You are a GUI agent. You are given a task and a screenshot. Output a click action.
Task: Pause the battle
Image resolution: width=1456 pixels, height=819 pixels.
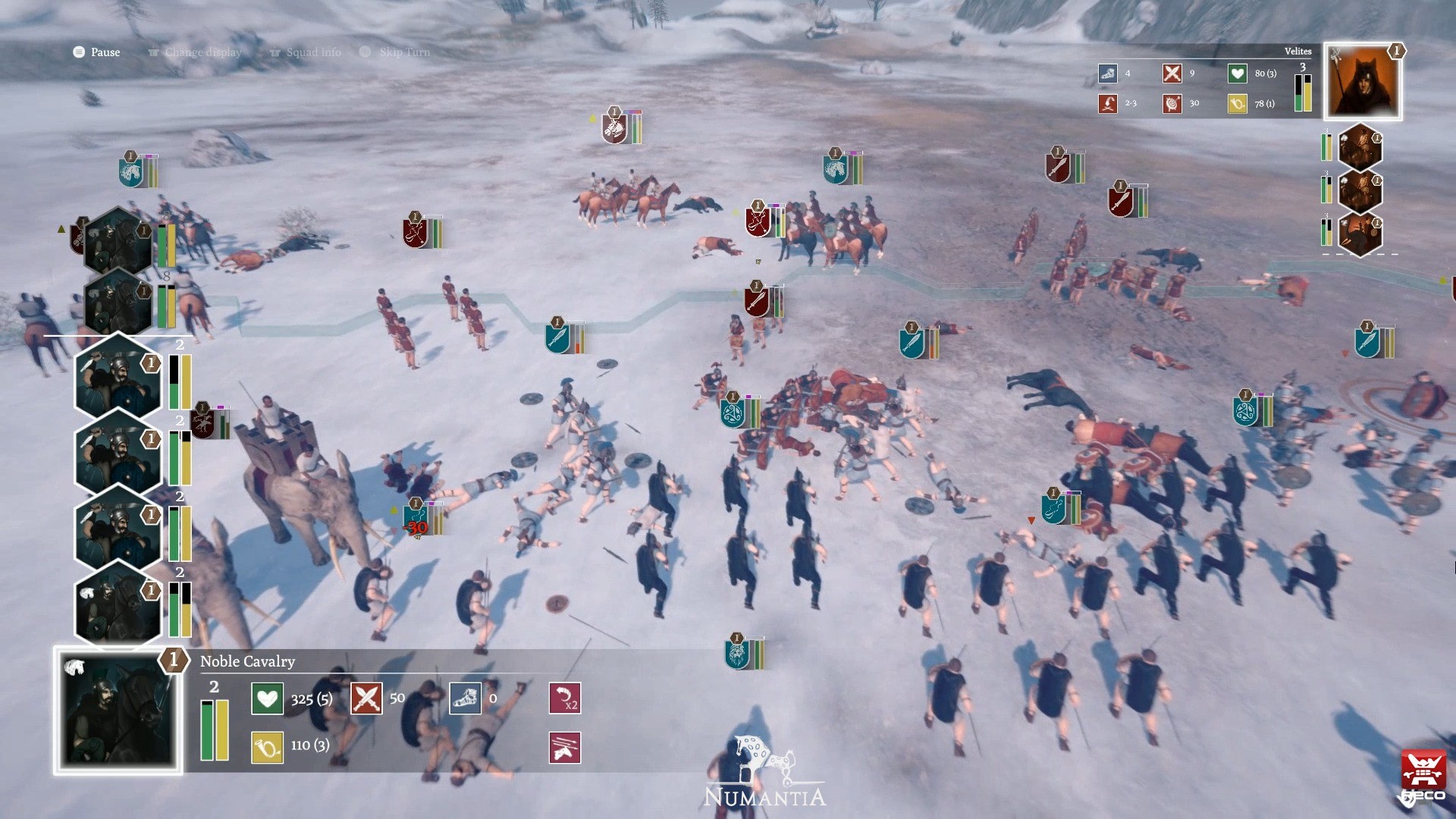(x=96, y=52)
